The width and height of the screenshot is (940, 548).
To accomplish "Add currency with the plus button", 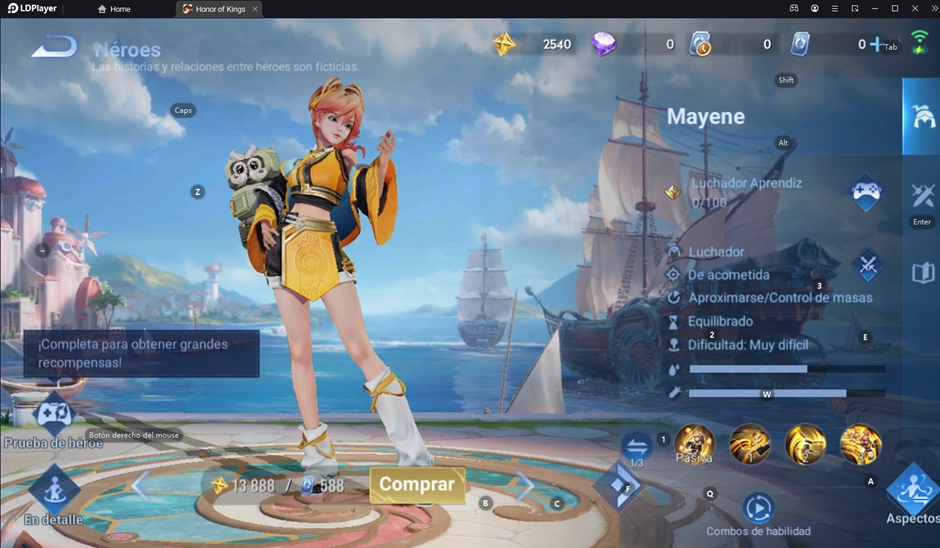I will pos(877,44).
